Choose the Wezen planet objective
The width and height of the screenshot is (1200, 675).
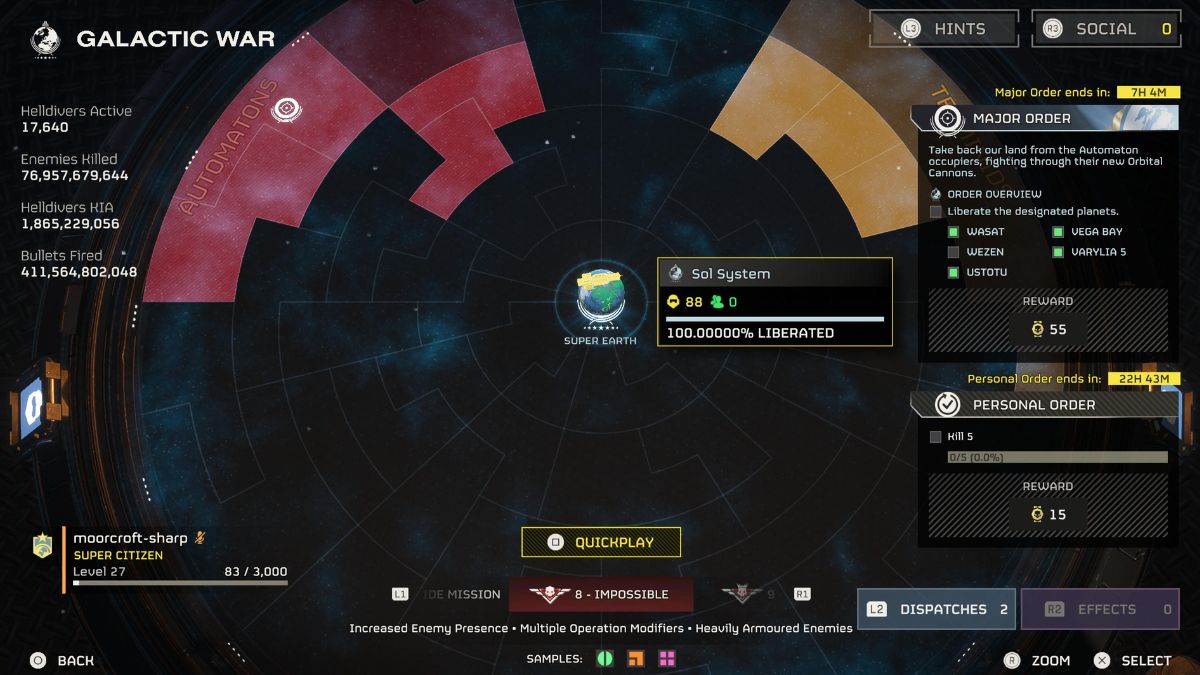(x=984, y=252)
